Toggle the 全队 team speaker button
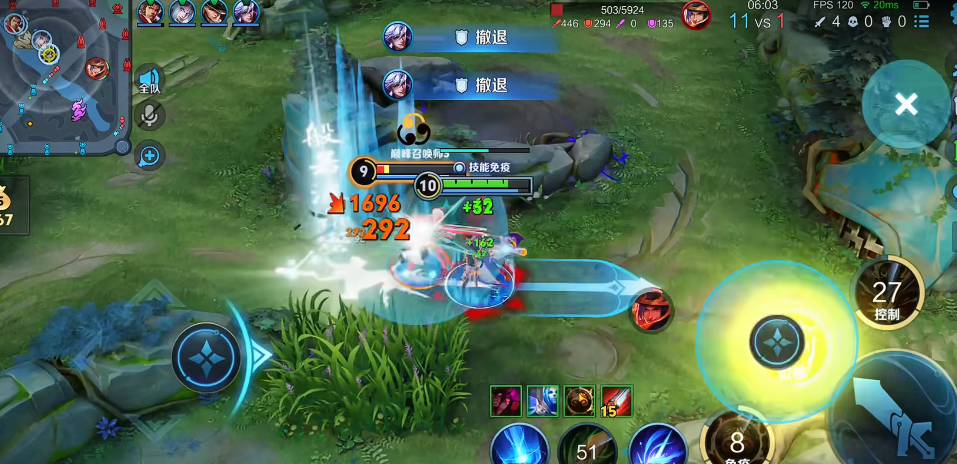 150,80
